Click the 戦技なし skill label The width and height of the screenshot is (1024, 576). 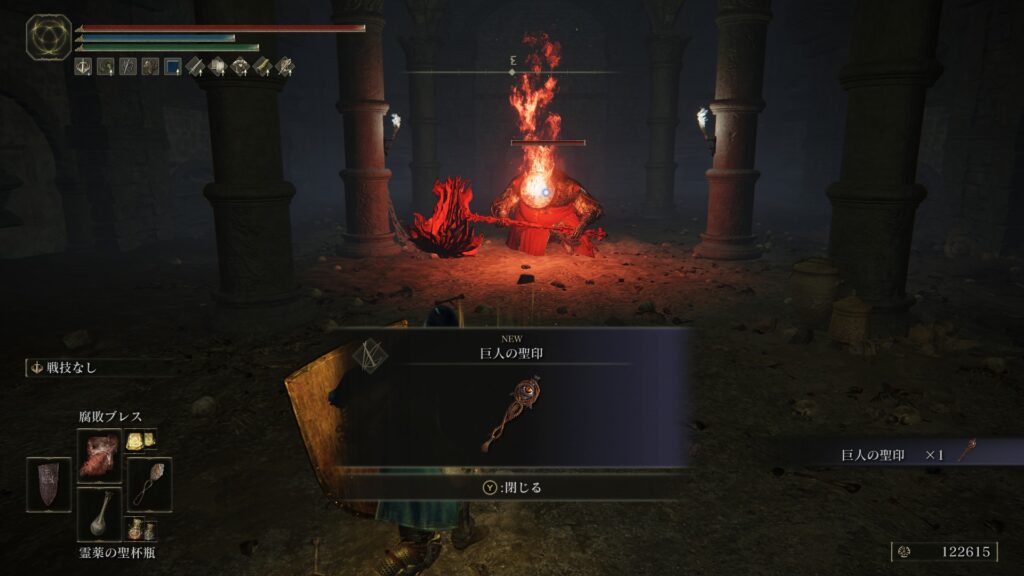click(70, 367)
